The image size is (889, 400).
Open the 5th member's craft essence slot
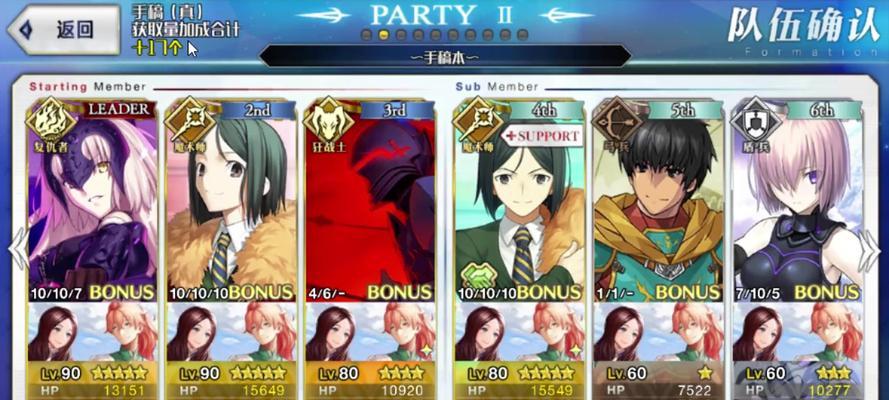point(657,333)
